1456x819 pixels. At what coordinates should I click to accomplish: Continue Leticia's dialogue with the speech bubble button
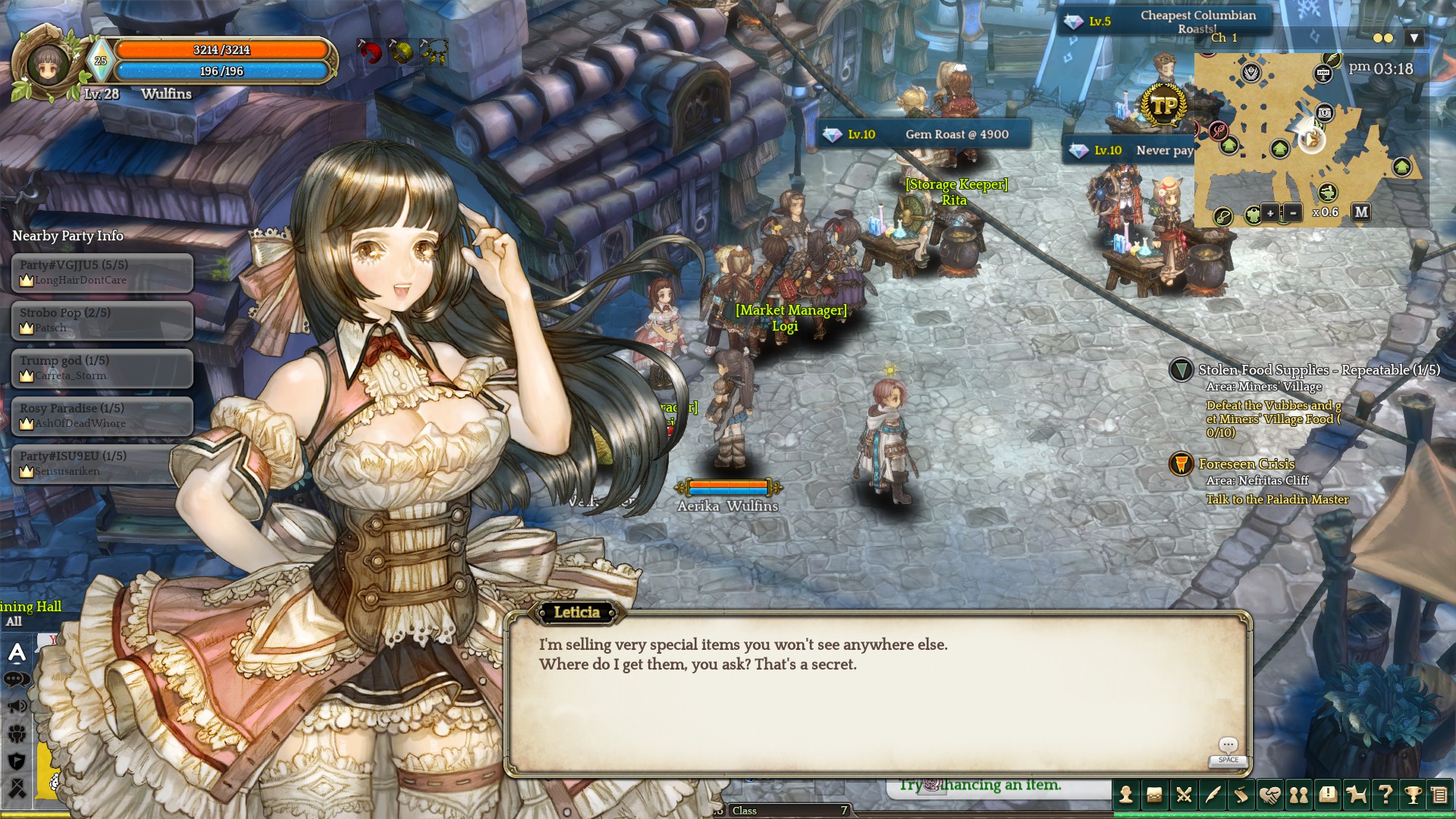1228,747
